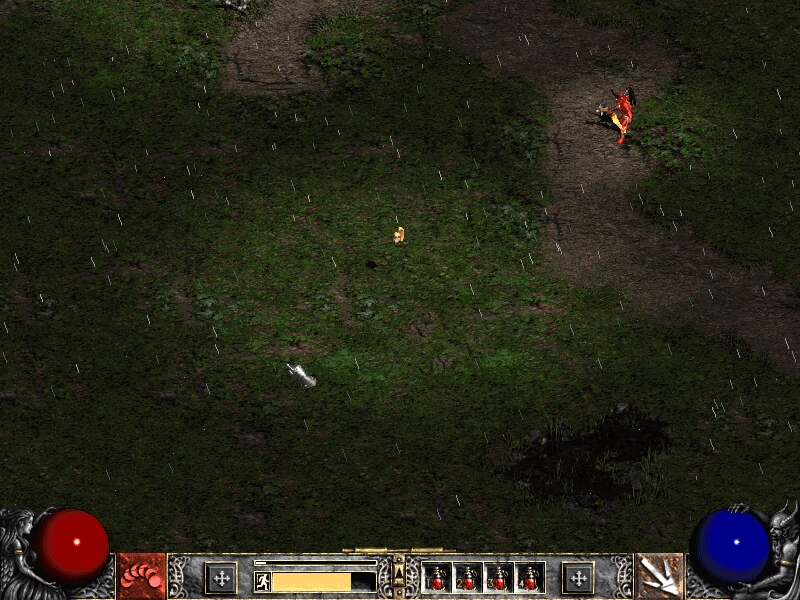Open the left-click attack skill selector
Viewport: 800px width, 600px height.
pyautogui.click(x=141, y=577)
